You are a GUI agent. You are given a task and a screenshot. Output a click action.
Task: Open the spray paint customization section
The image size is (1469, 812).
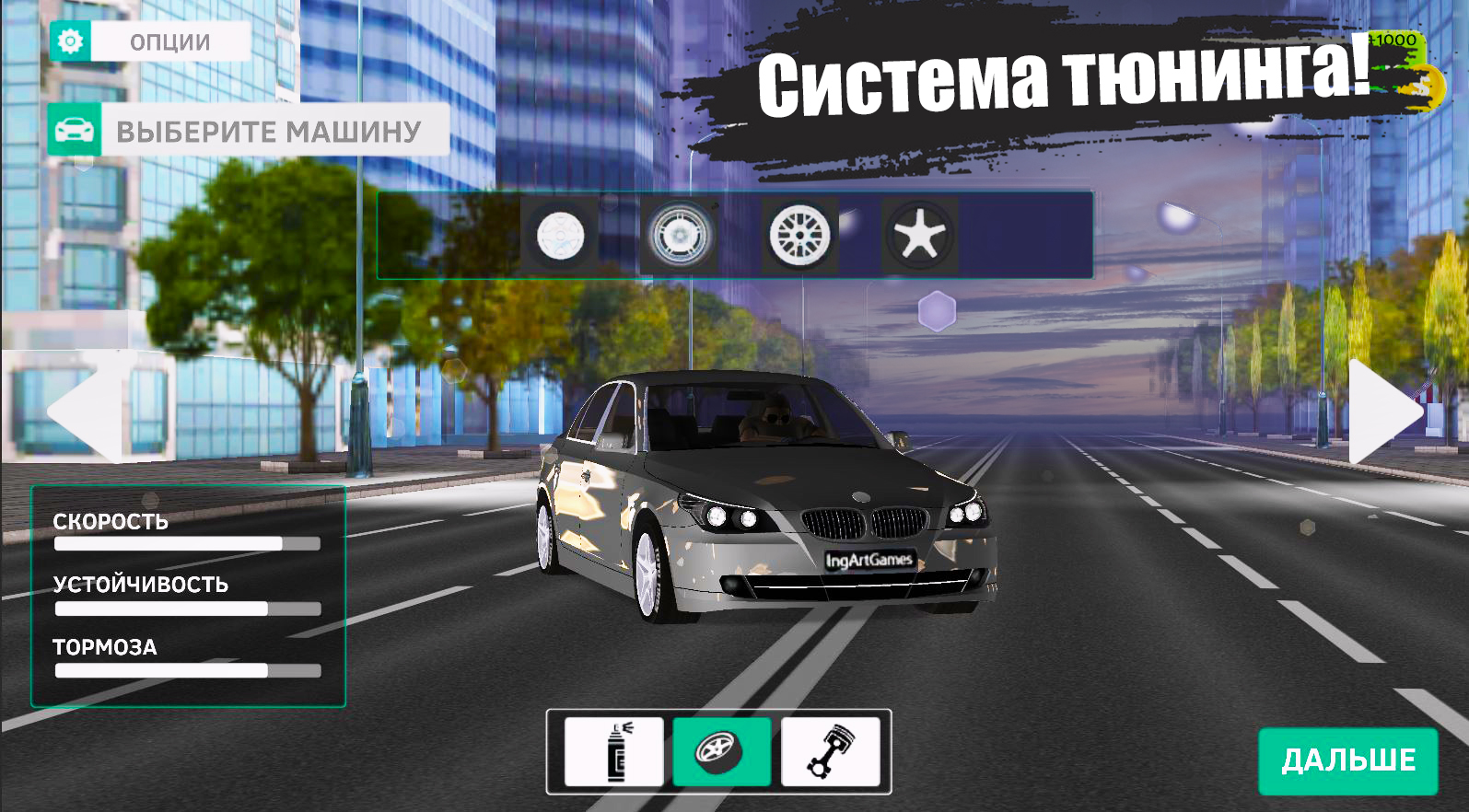(612, 751)
